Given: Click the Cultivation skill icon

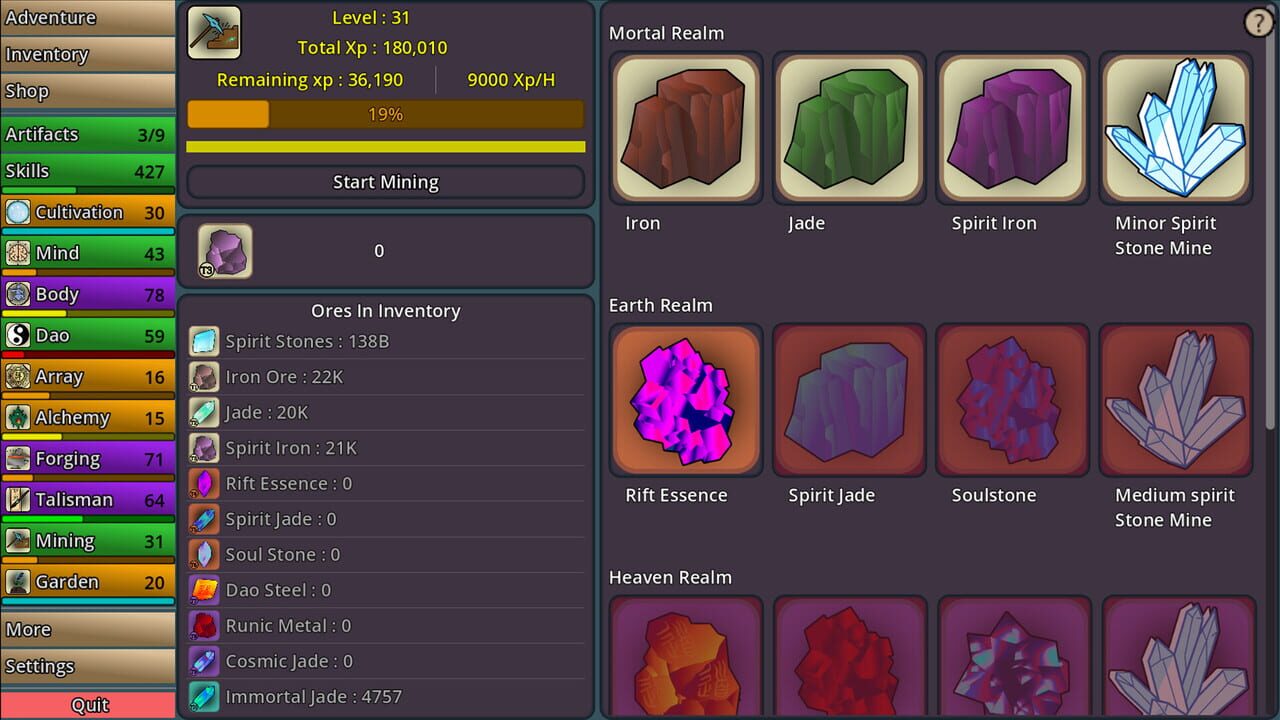Looking at the screenshot, I should (x=20, y=212).
